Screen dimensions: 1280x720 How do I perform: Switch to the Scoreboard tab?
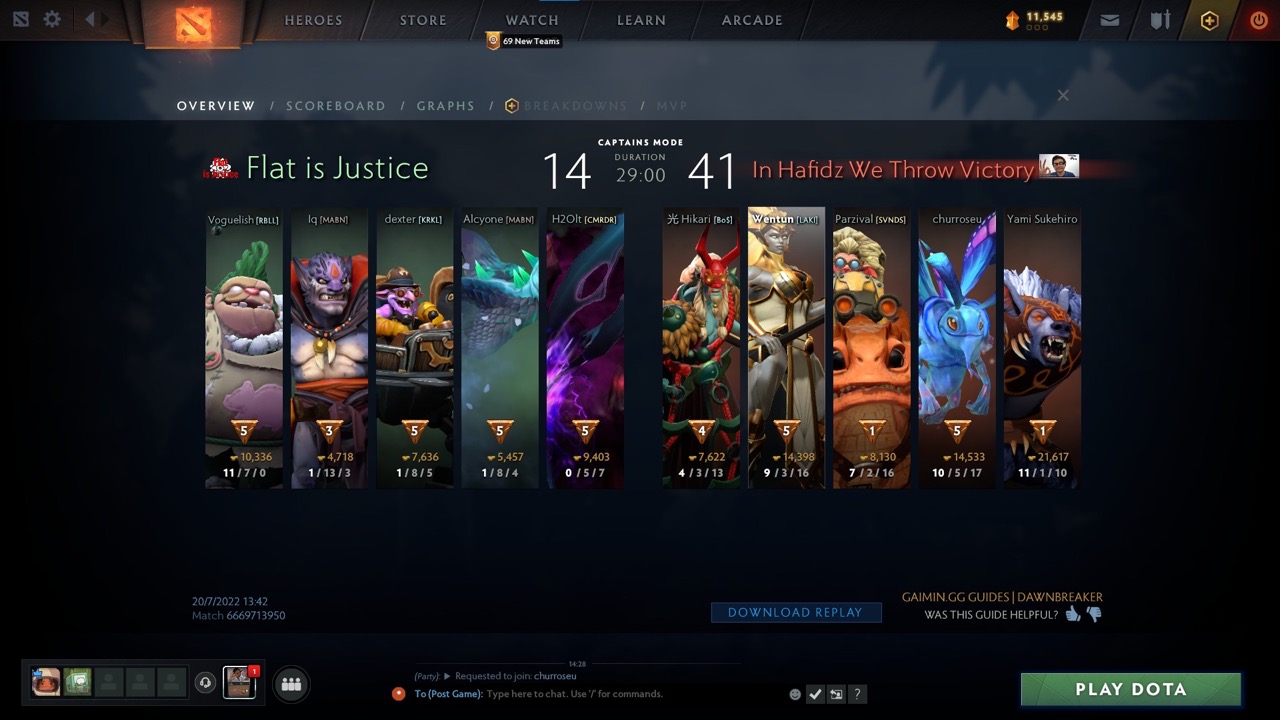[335, 106]
